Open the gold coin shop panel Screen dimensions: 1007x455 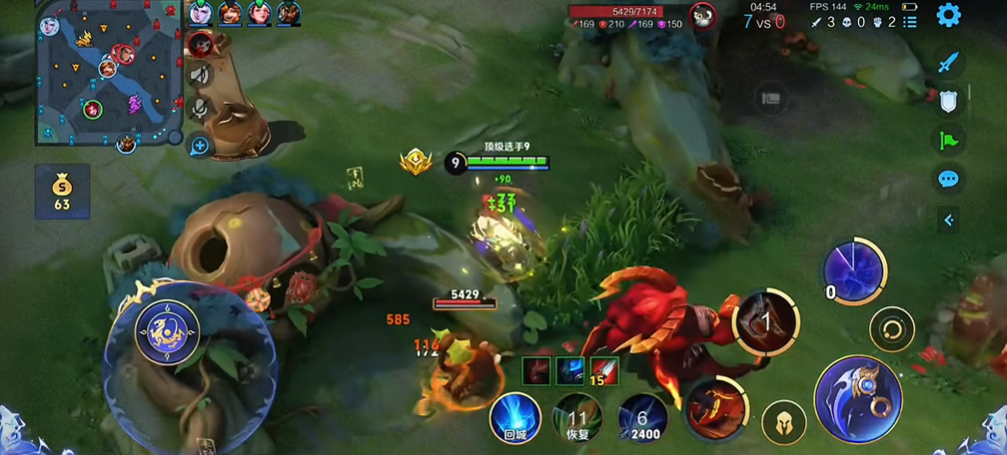click(62, 191)
